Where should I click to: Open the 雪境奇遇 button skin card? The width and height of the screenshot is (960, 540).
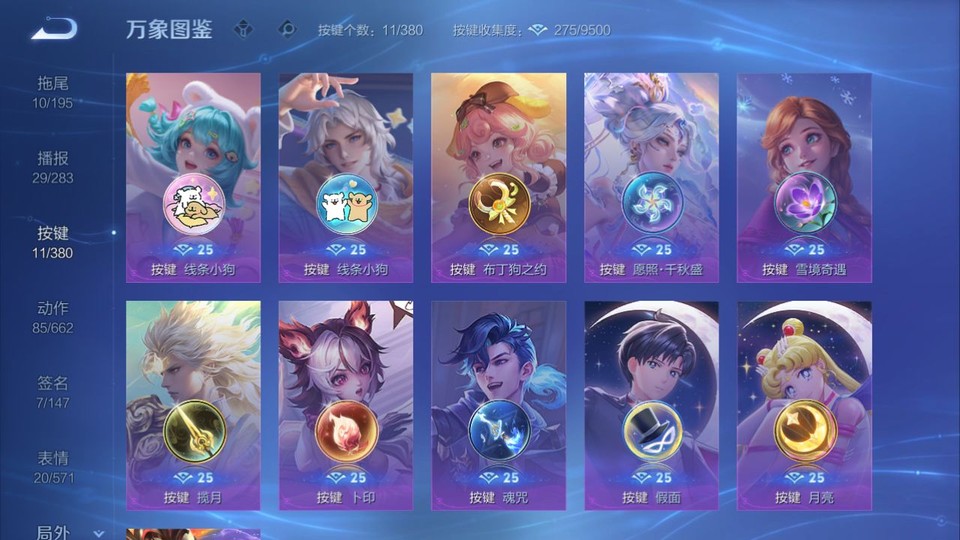(804, 177)
